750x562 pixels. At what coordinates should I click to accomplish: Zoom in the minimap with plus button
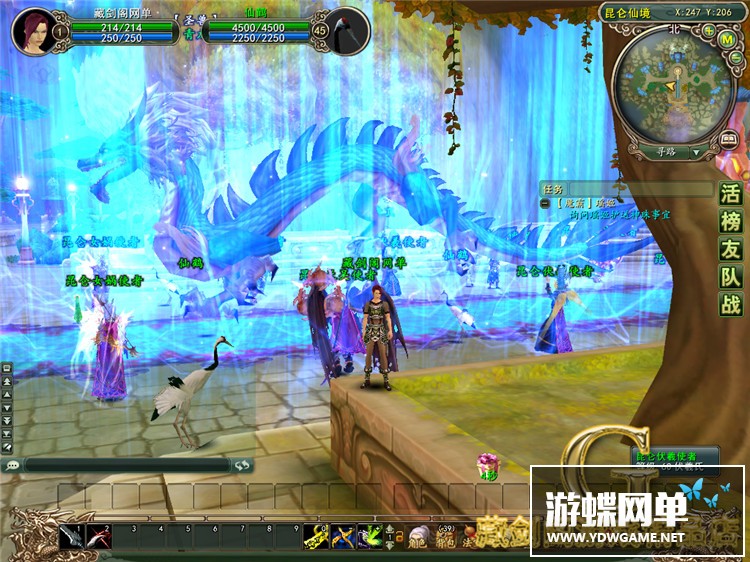(708, 29)
